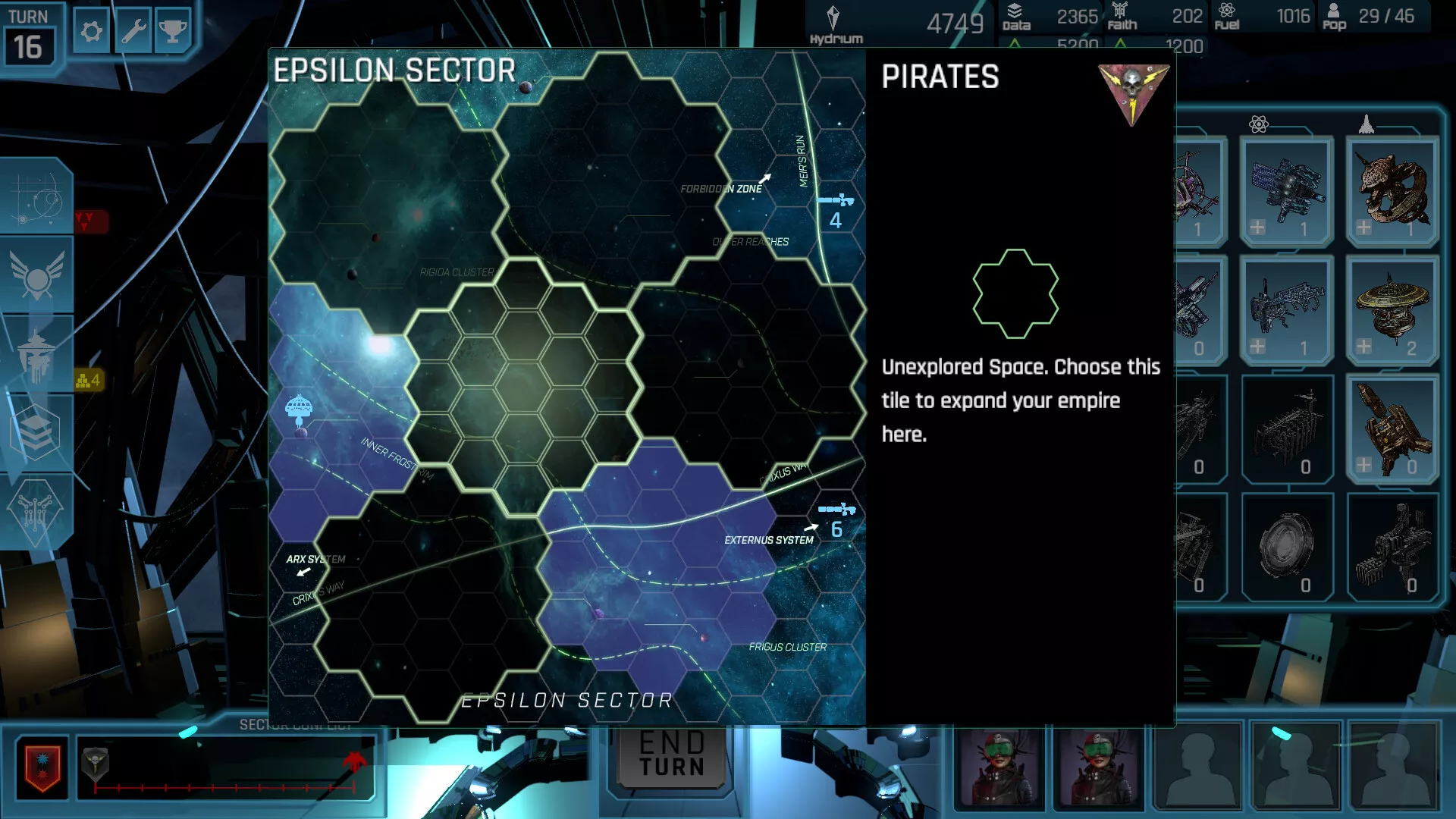The width and height of the screenshot is (1456, 819).
Task: Select the round disc ship card
Action: click(1286, 544)
